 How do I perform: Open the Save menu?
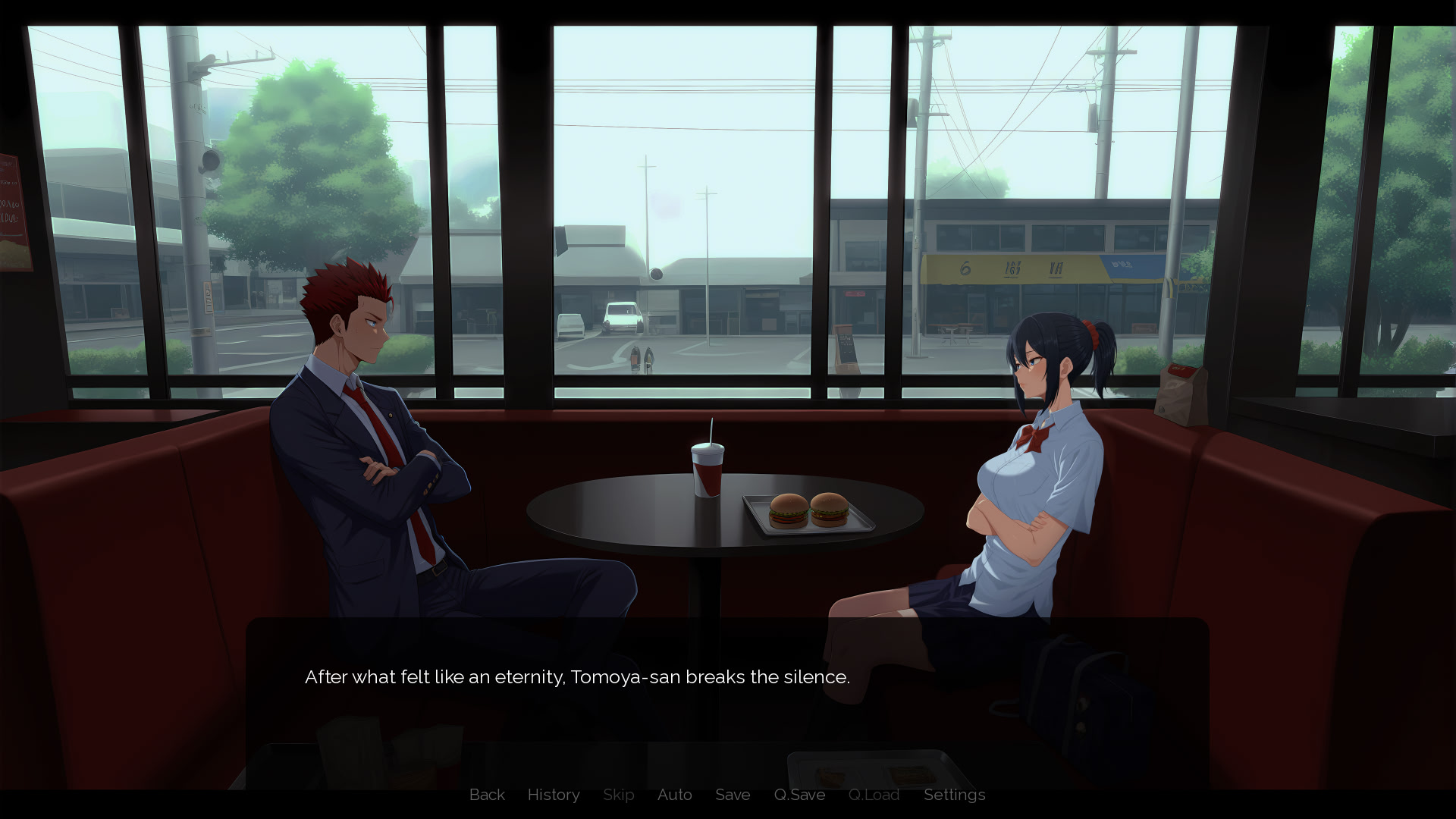pos(733,795)
